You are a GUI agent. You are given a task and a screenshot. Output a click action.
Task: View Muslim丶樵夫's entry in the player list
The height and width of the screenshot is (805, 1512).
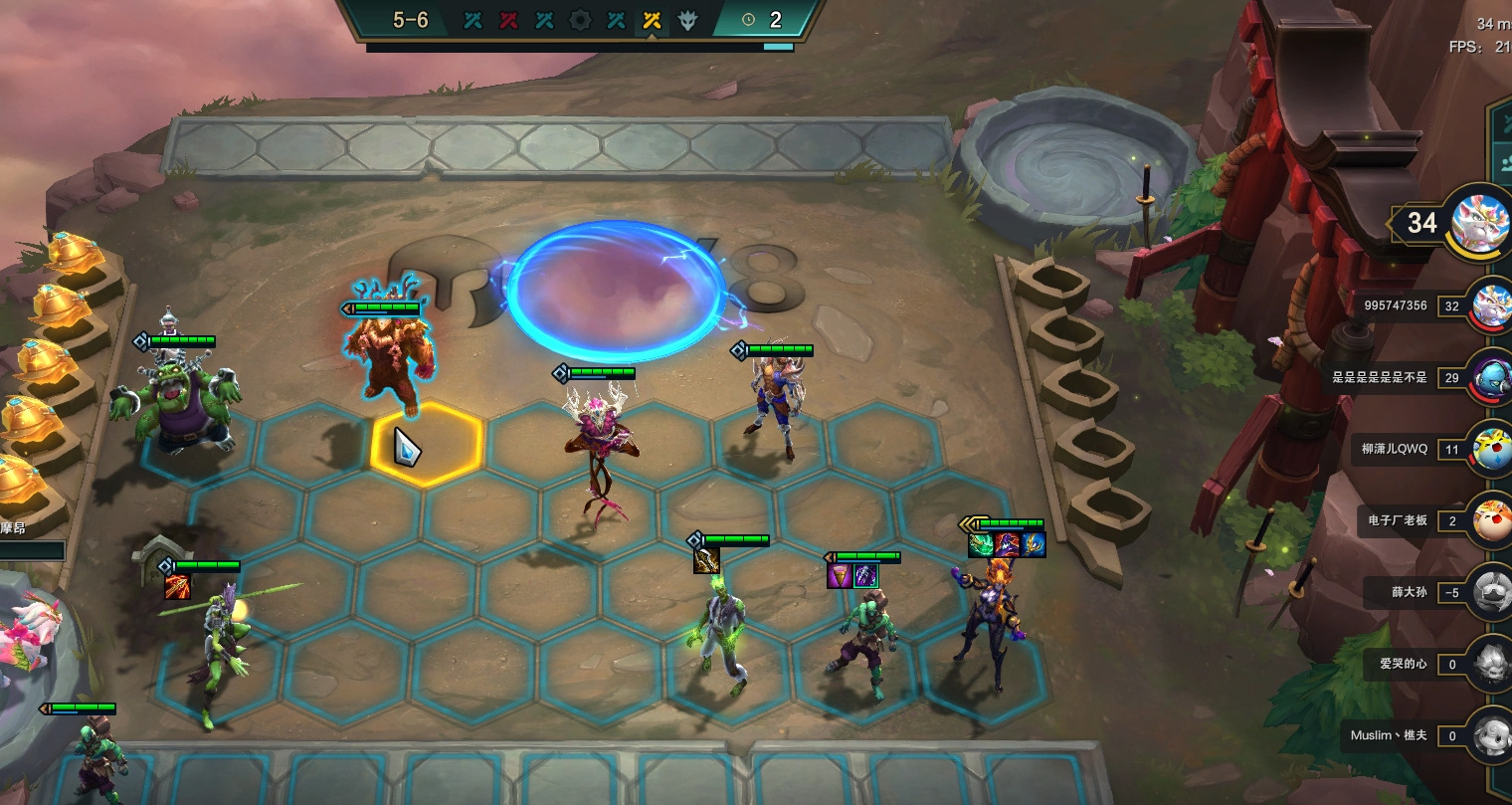point(1490,735)
